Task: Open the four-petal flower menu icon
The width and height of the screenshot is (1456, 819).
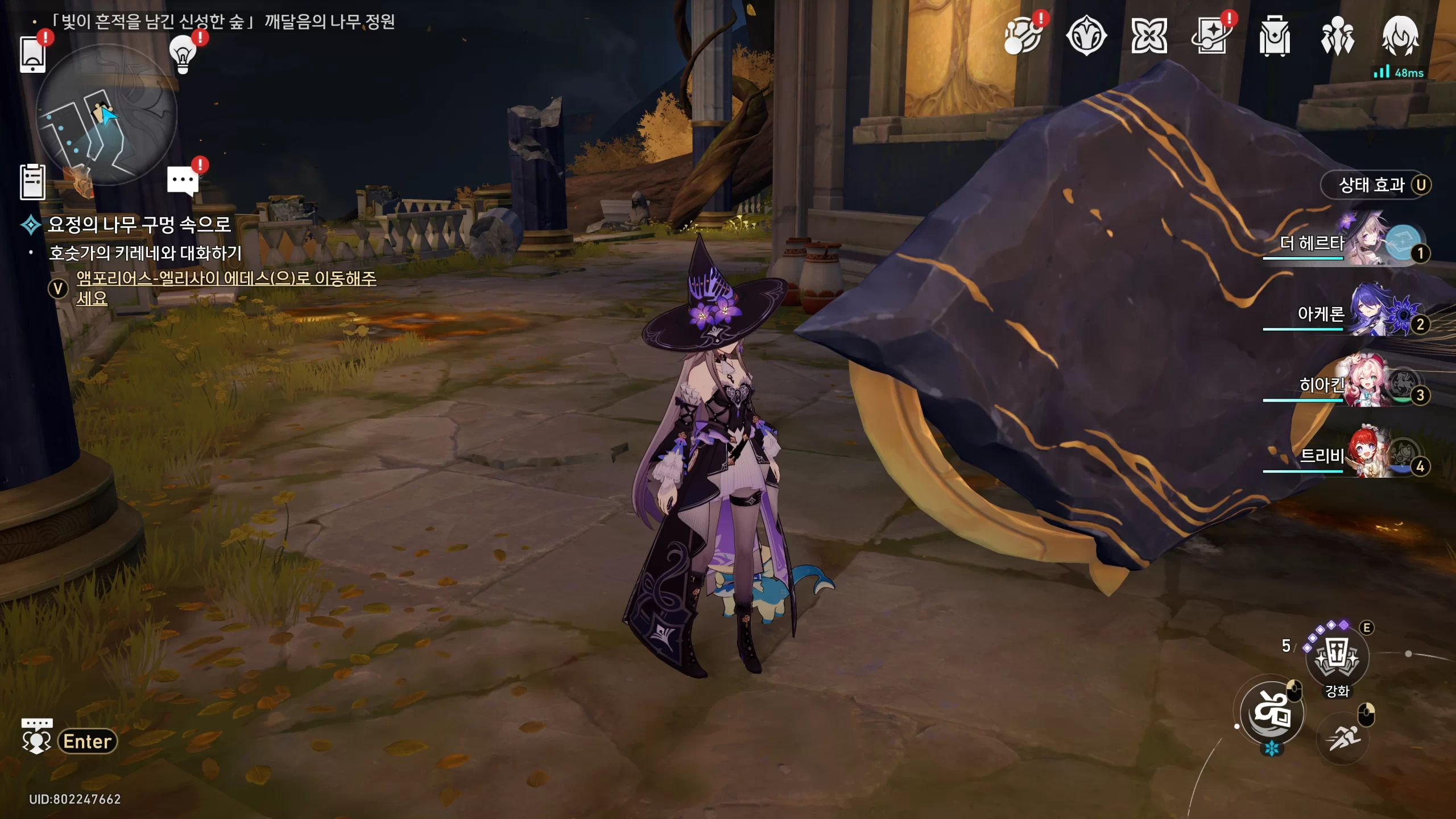Action: [1149, 36]
